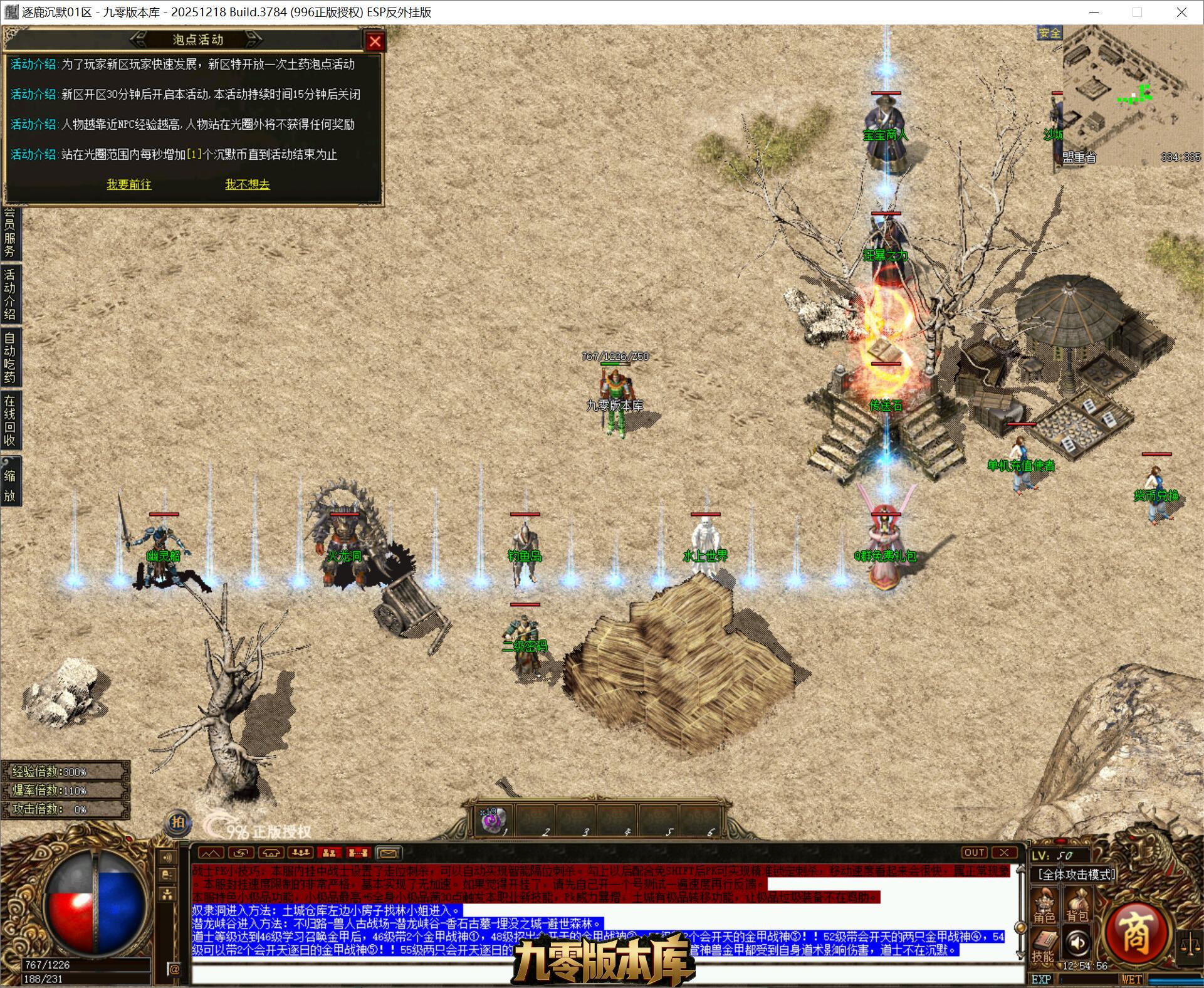Focus the chat text input field

pyautogui.click(x=602, y=972)
